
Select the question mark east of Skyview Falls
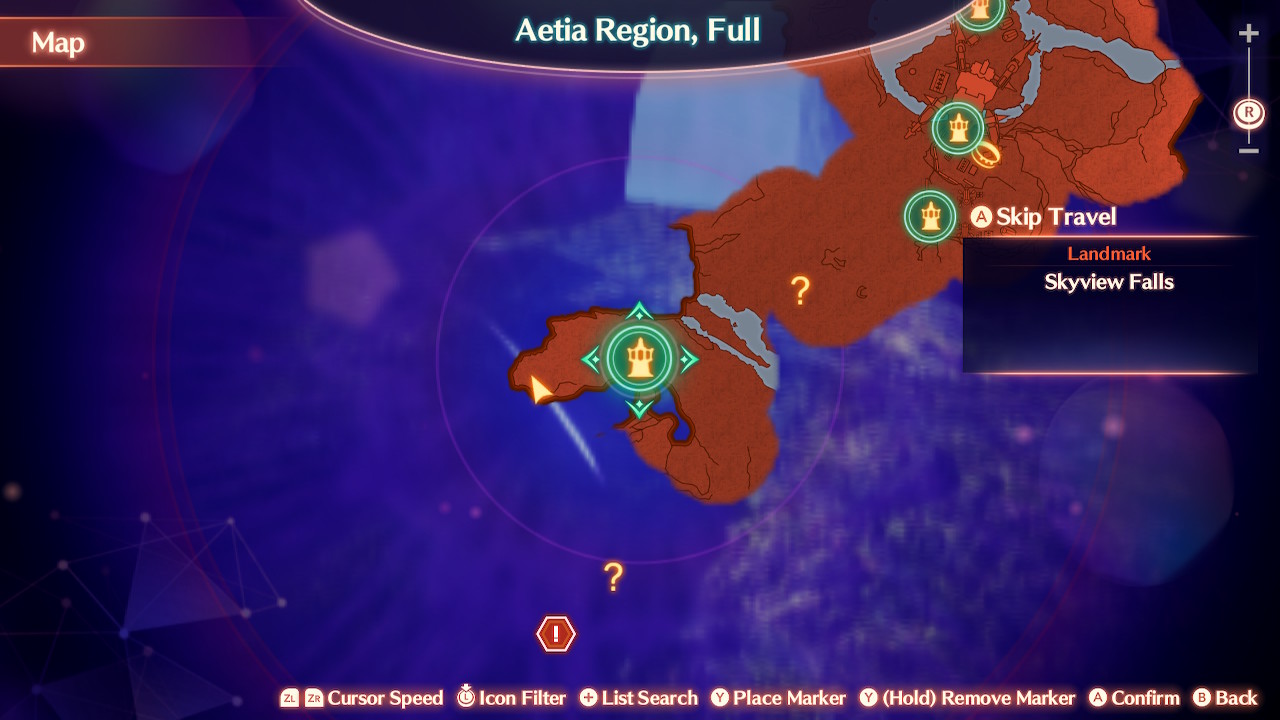pyautogui.click(x=799, y=291)
